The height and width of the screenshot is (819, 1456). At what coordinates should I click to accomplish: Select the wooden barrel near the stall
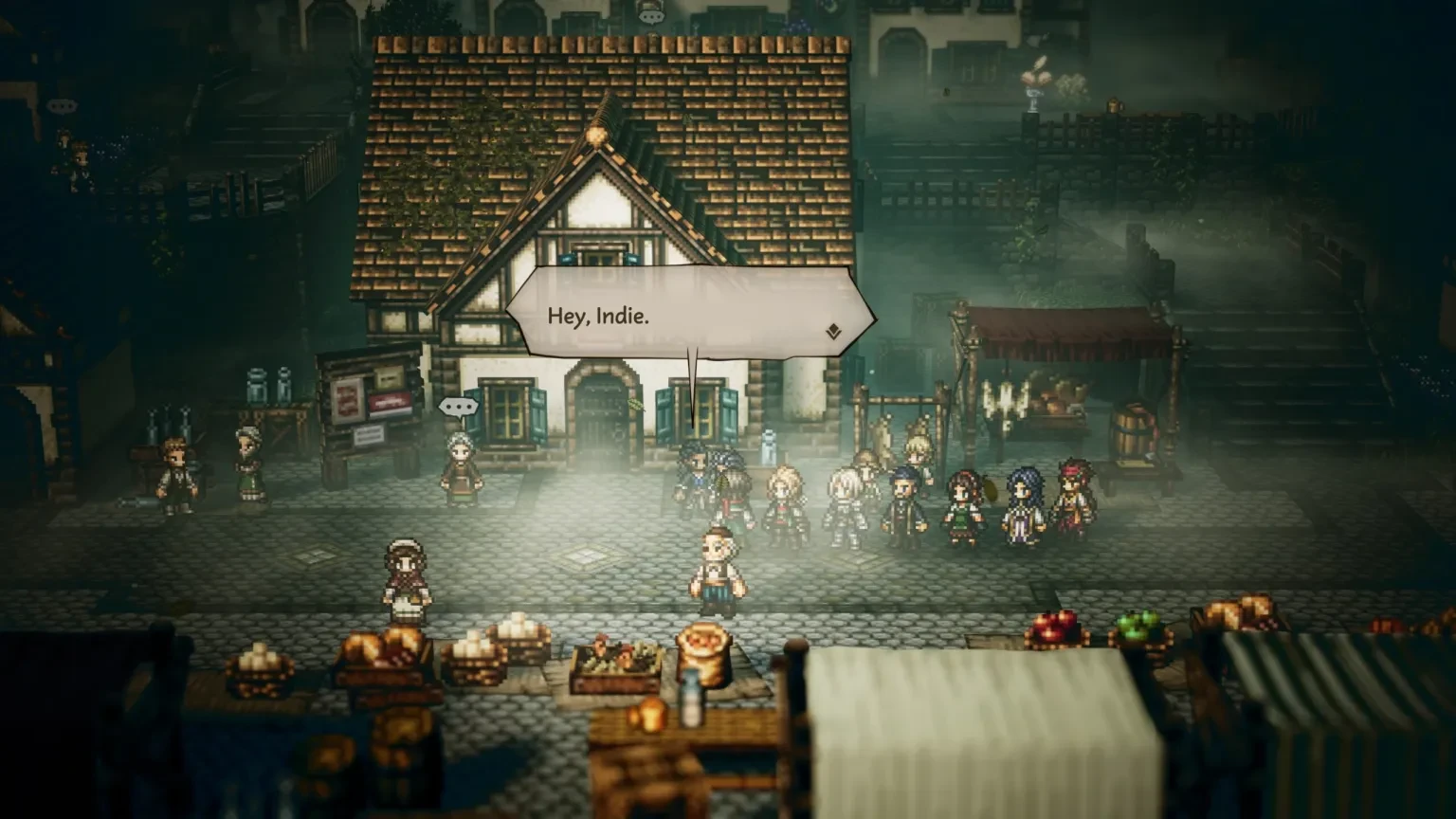click(x=1128, y=431)
